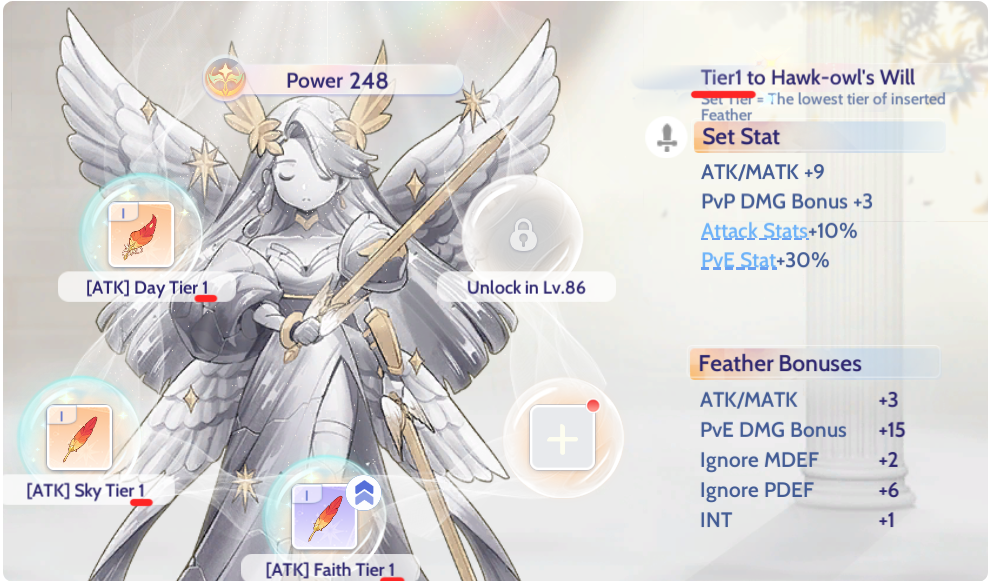Screen dimensions: 992x581
Task: Tap the upgrade arrow on Faith feather
Action: [x=363, y=493]
